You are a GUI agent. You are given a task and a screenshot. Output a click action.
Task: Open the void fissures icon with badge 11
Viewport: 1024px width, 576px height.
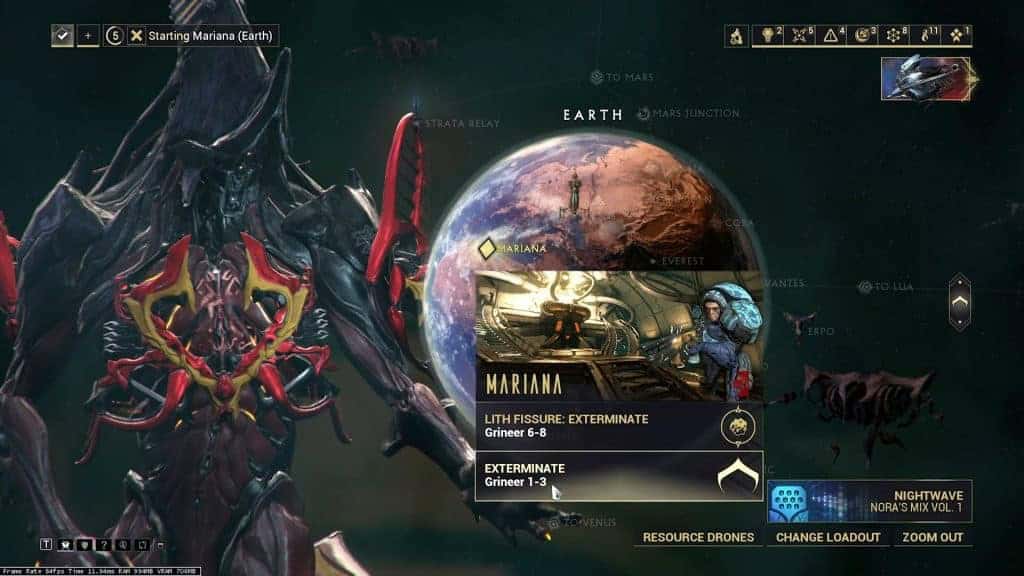[926, 36]
